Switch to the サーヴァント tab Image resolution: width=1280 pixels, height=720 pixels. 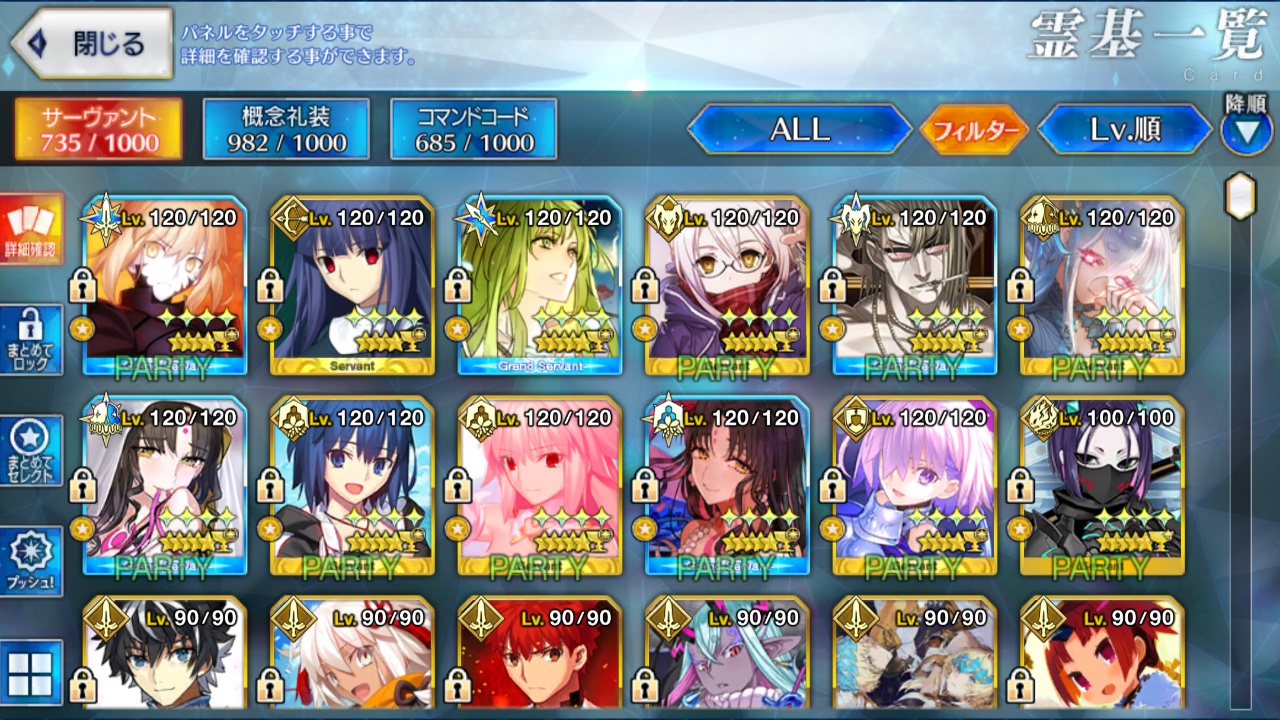point(99,129)
